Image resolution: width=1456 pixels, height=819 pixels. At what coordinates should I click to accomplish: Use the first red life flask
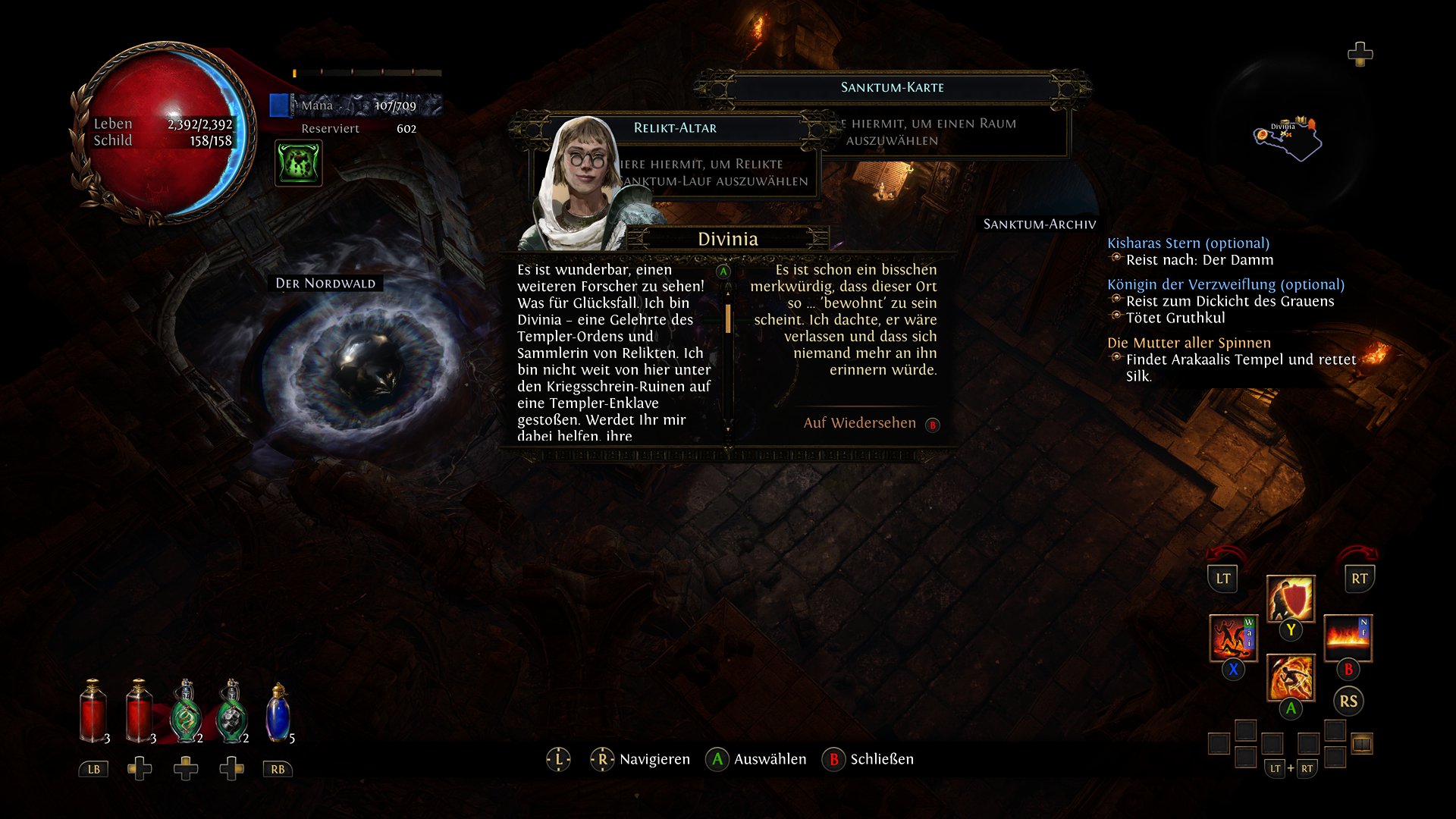point(93,713)
